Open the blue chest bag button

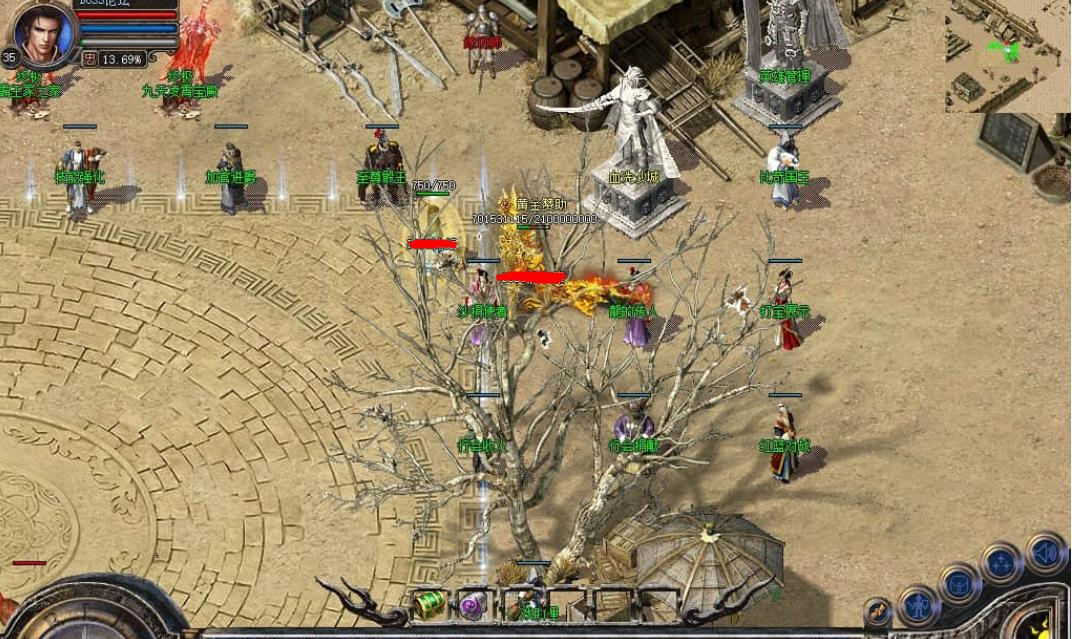coord(959,583)
